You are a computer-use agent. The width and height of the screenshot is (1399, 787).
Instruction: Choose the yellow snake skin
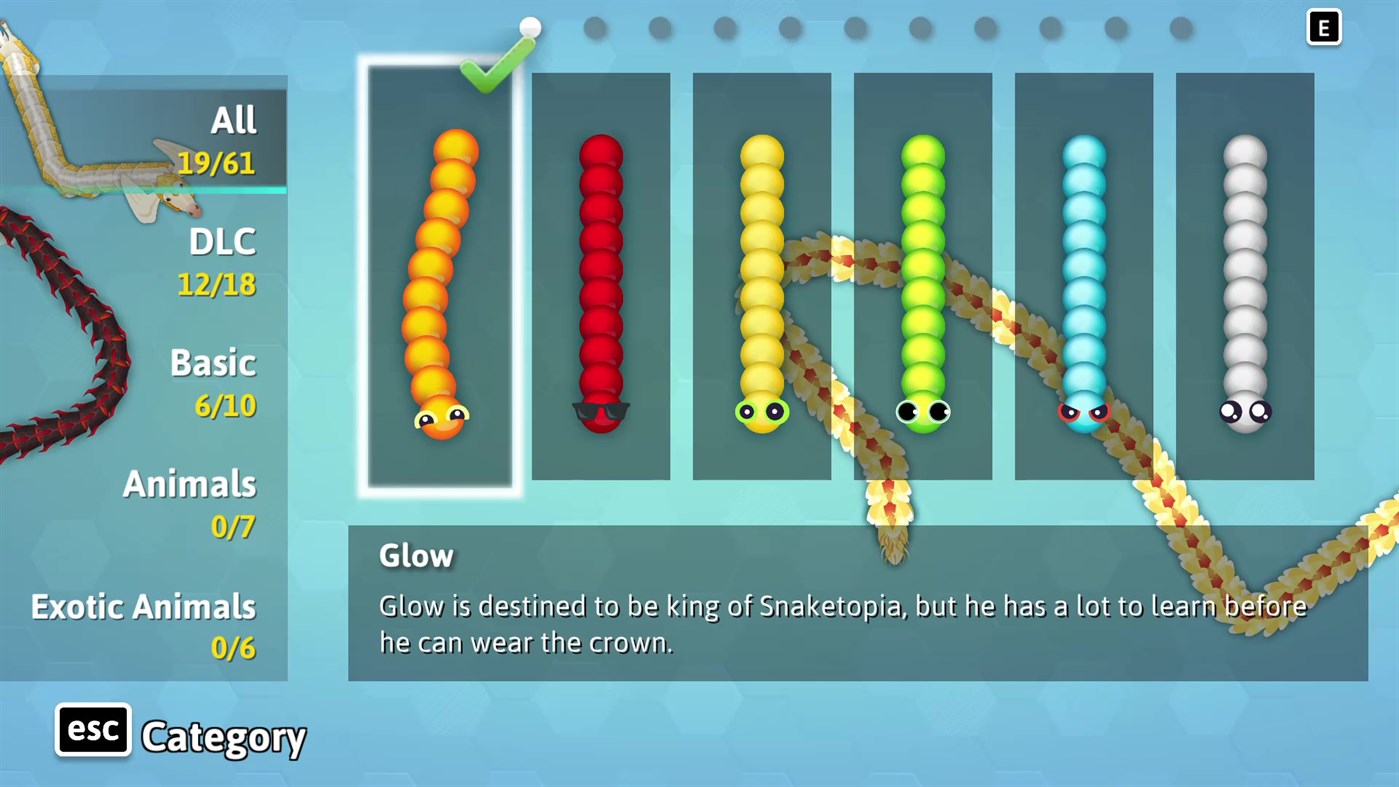click(761, 280)
